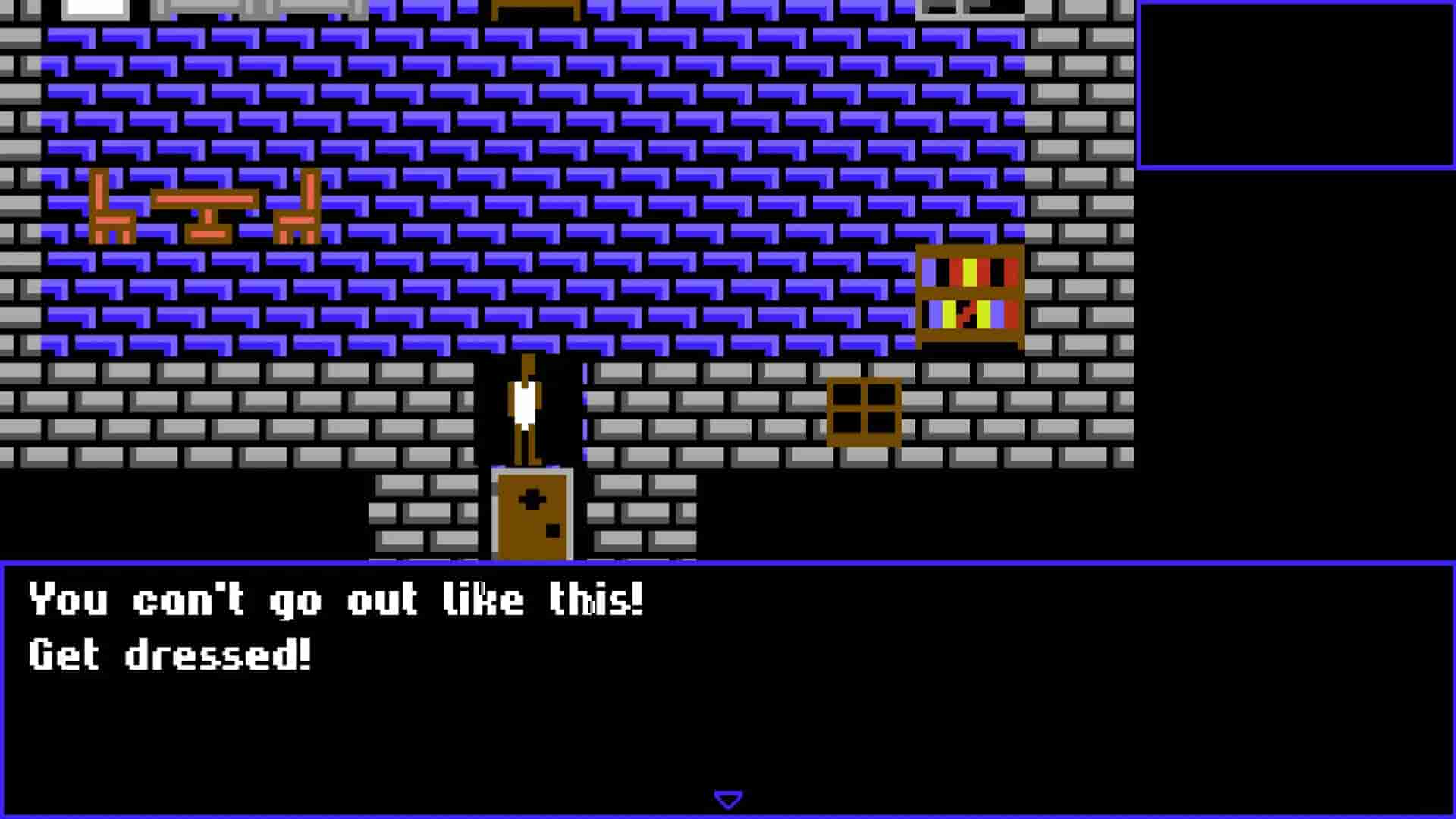Click the yellow book on the top shelf
The image size is (1456, 819).
pos(969,271)
